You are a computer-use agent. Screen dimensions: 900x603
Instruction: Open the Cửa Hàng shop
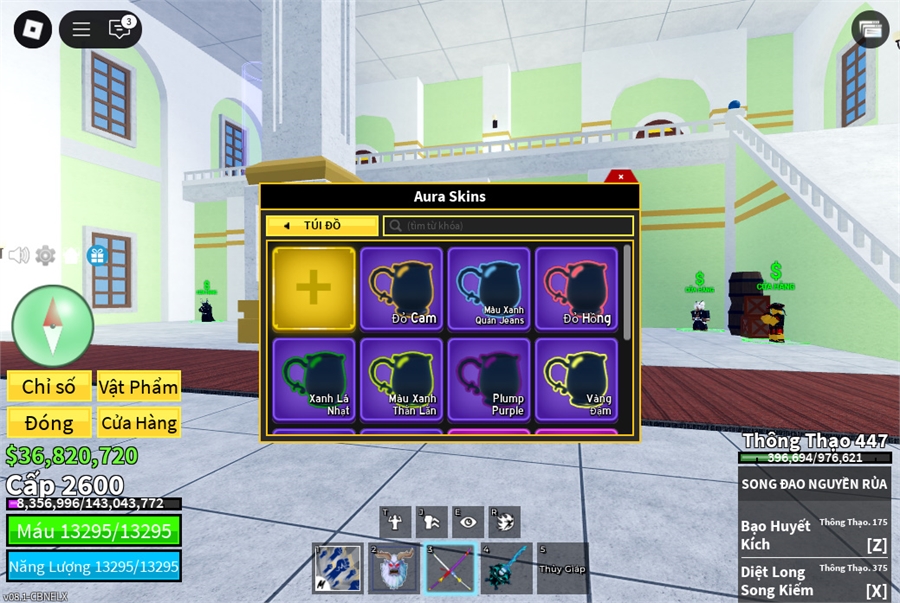pyautogui.click(x=138, y=423)
